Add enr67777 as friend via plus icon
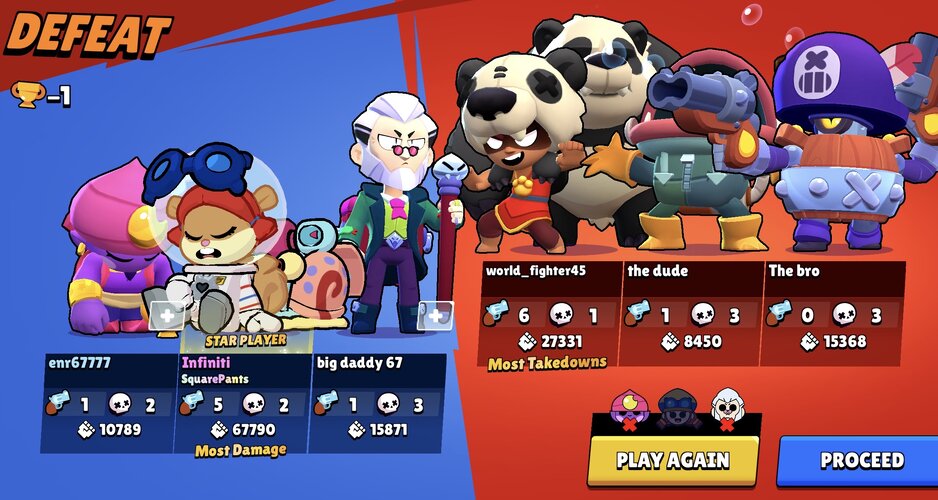The width and height of the screenshot is (938, 500). 166,317
